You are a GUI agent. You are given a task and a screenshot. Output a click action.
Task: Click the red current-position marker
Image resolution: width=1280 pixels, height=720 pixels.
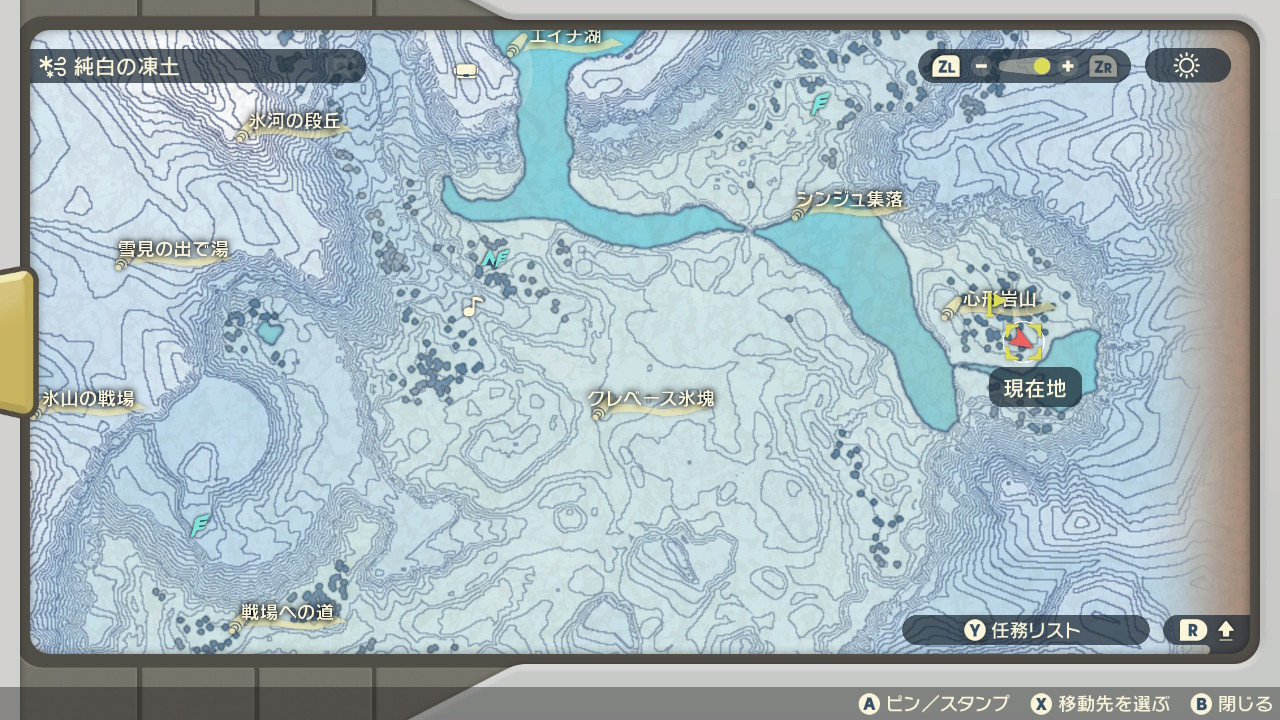click(1021, 340)
